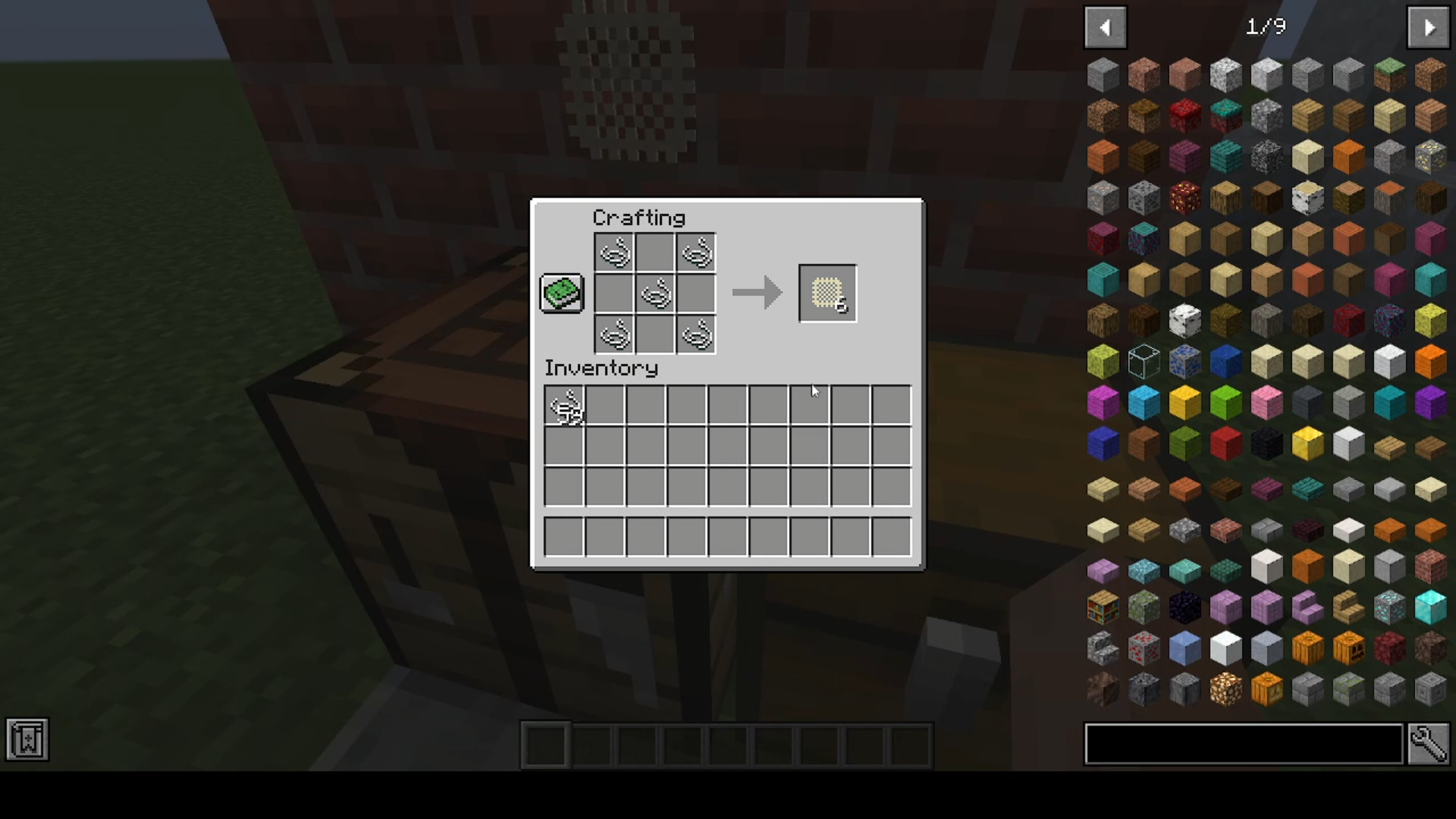Toggle the recipe book next to the crafting grid
1456x819 pixels.
click(561, 293)
